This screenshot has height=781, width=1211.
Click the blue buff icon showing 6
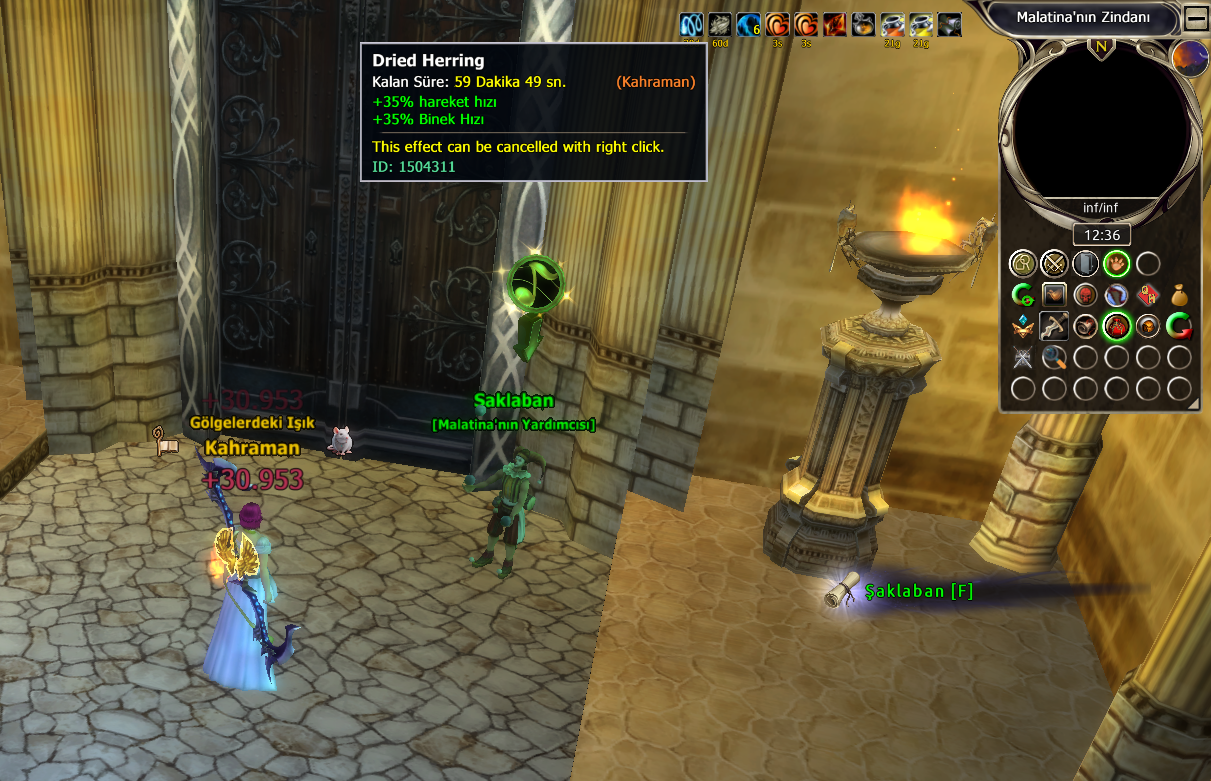(x=749, y=25)
